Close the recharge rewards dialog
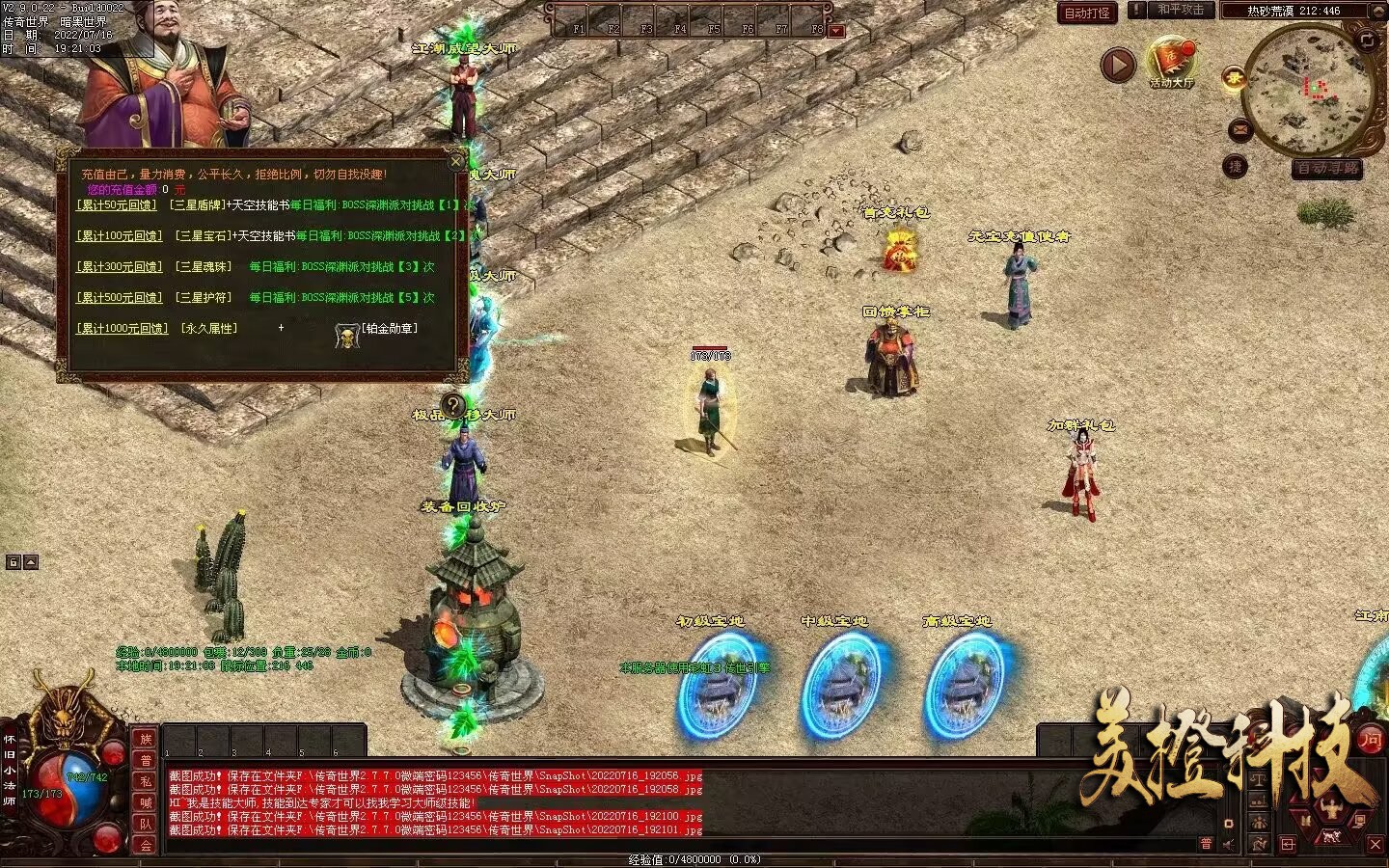The image size is (1389, 868). [457, 161]
